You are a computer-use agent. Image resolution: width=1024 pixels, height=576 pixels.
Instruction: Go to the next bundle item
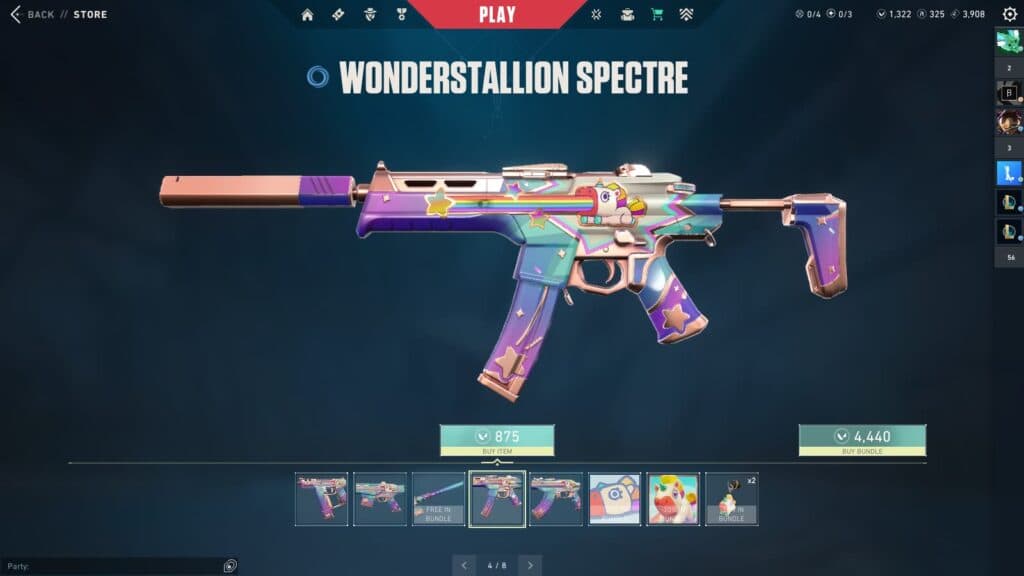[x=530, y=565]
